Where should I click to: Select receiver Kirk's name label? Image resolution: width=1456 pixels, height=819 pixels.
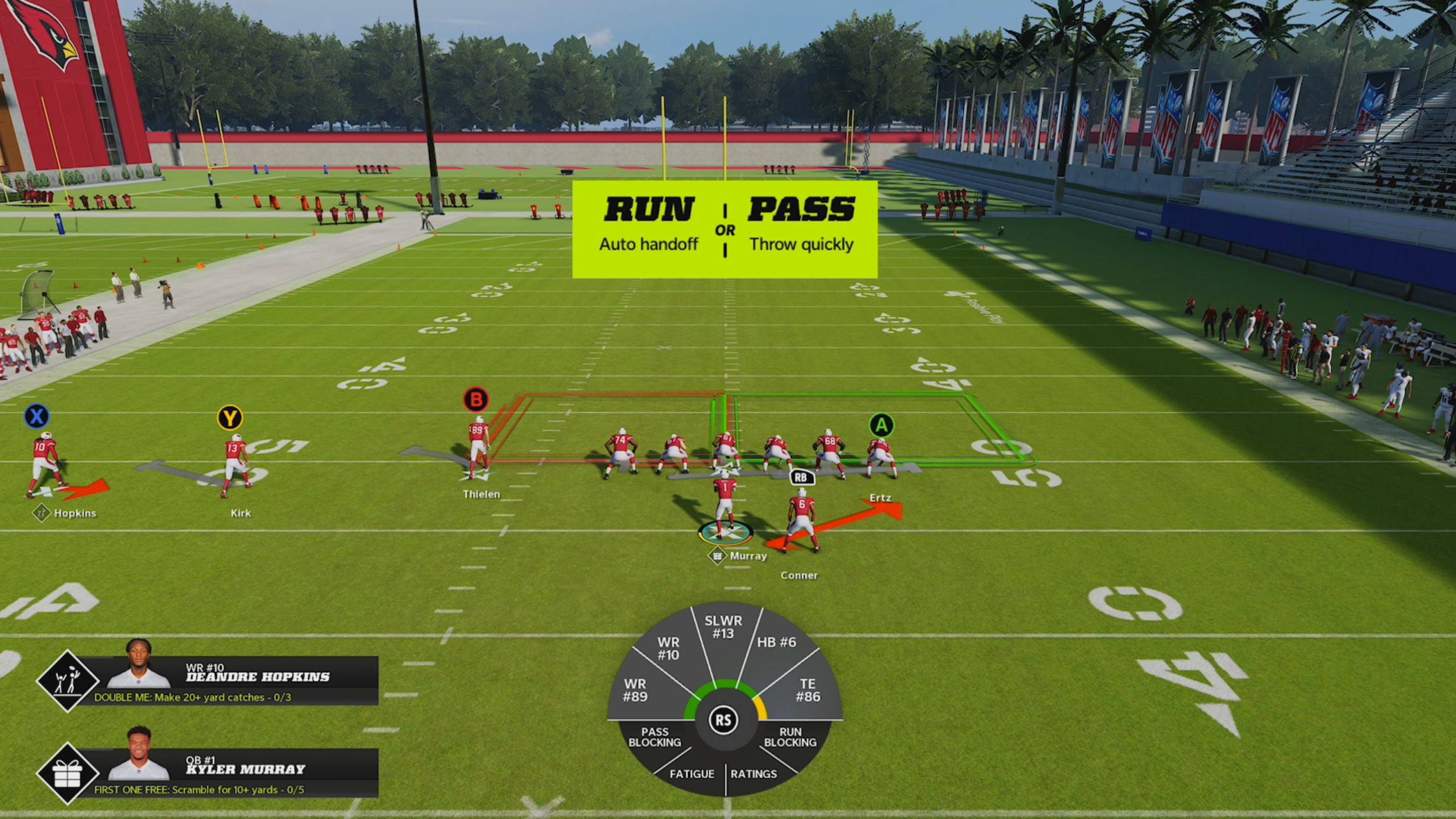click(241, 513)
